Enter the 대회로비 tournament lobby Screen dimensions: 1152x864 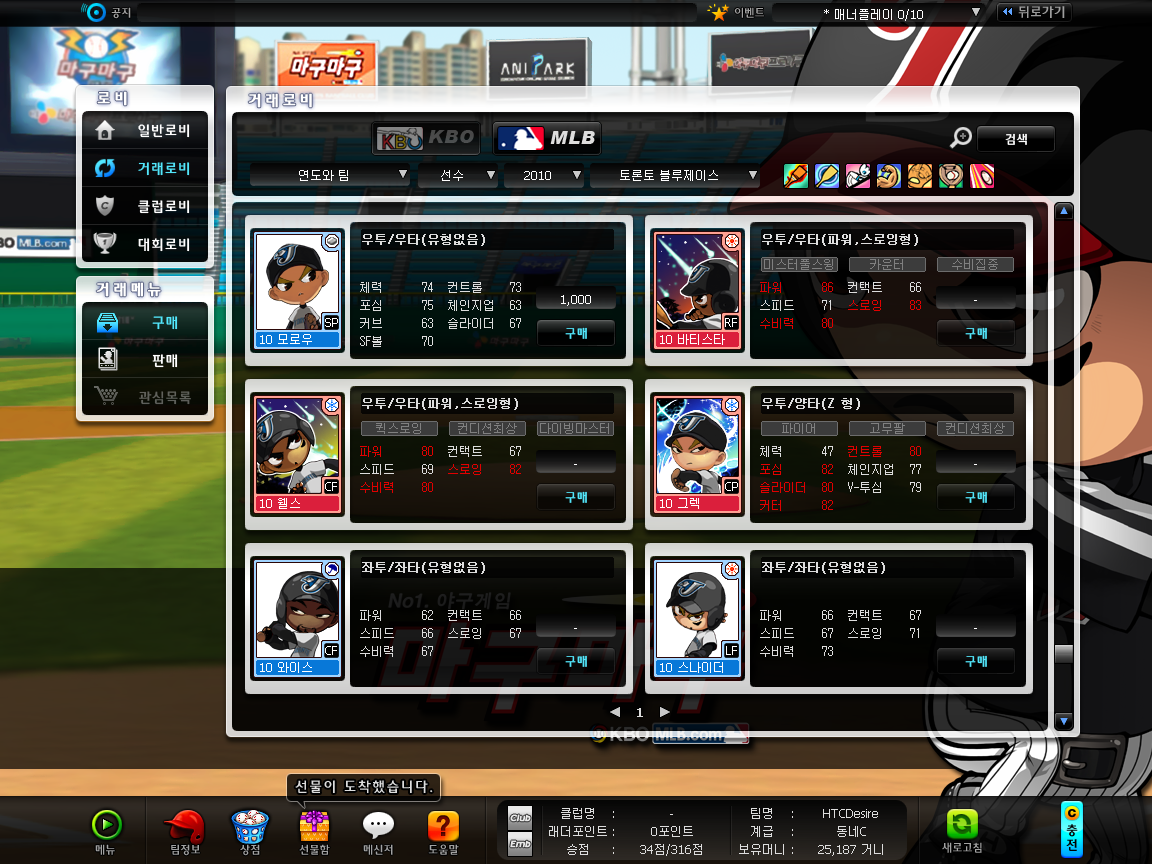pos(146,243)
